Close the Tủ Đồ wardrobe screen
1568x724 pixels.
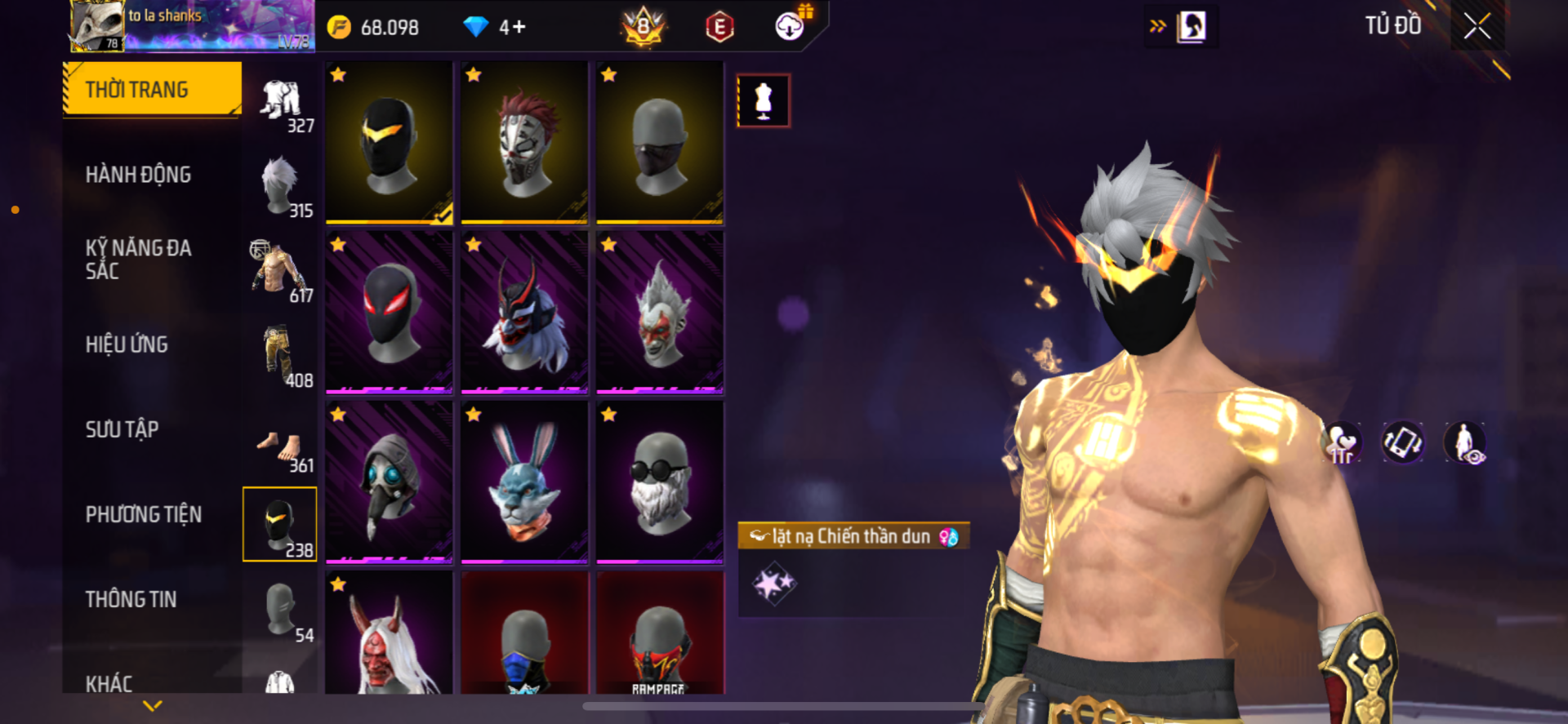[x=1477, y=26]
